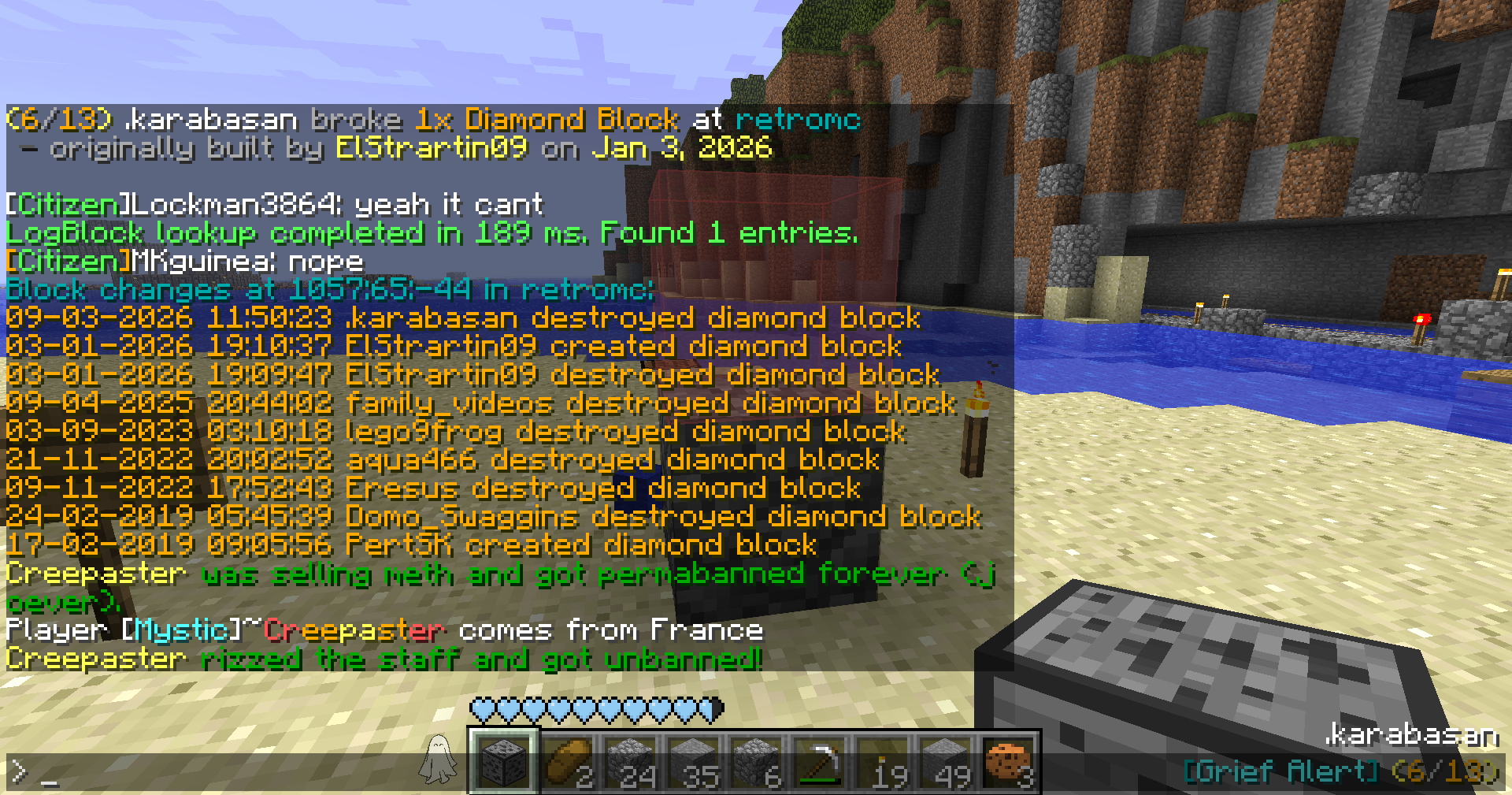The image size is (1512, 795).
Task: Equip the iron pickaxe slot
Action: click(820, 761)
